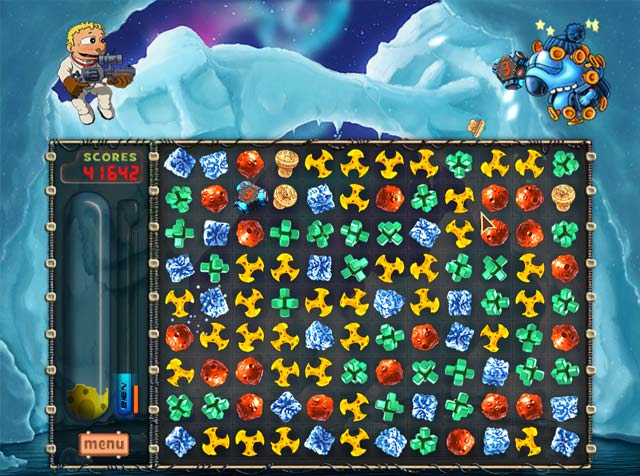640x476 pixels.
Task: Pick the cork tile beside the robot tile
Action: tap(284, 197)
